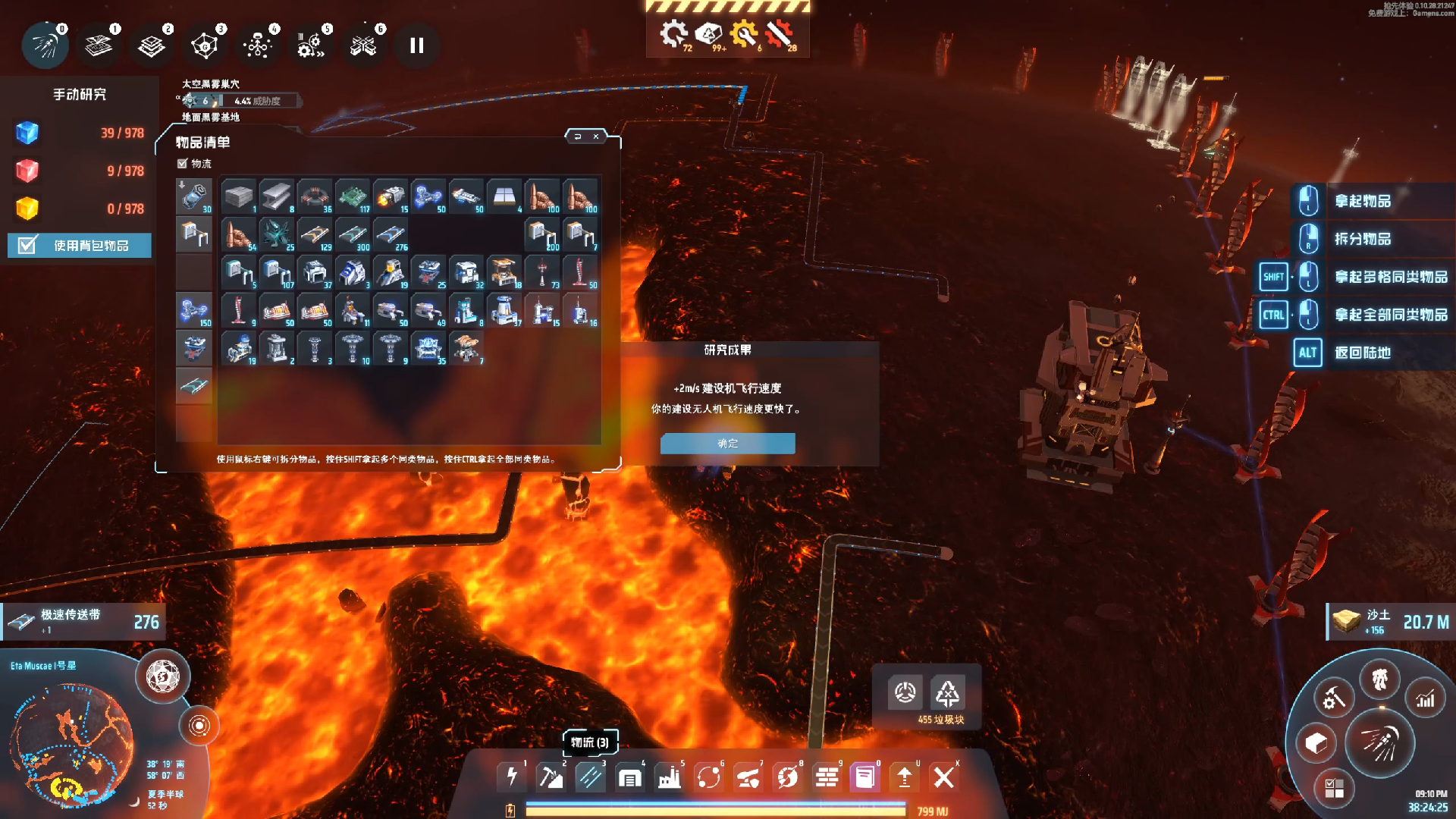Open the upgrade arrow tool
This screenshot has height=819, width=1456.
pos(904,777)
